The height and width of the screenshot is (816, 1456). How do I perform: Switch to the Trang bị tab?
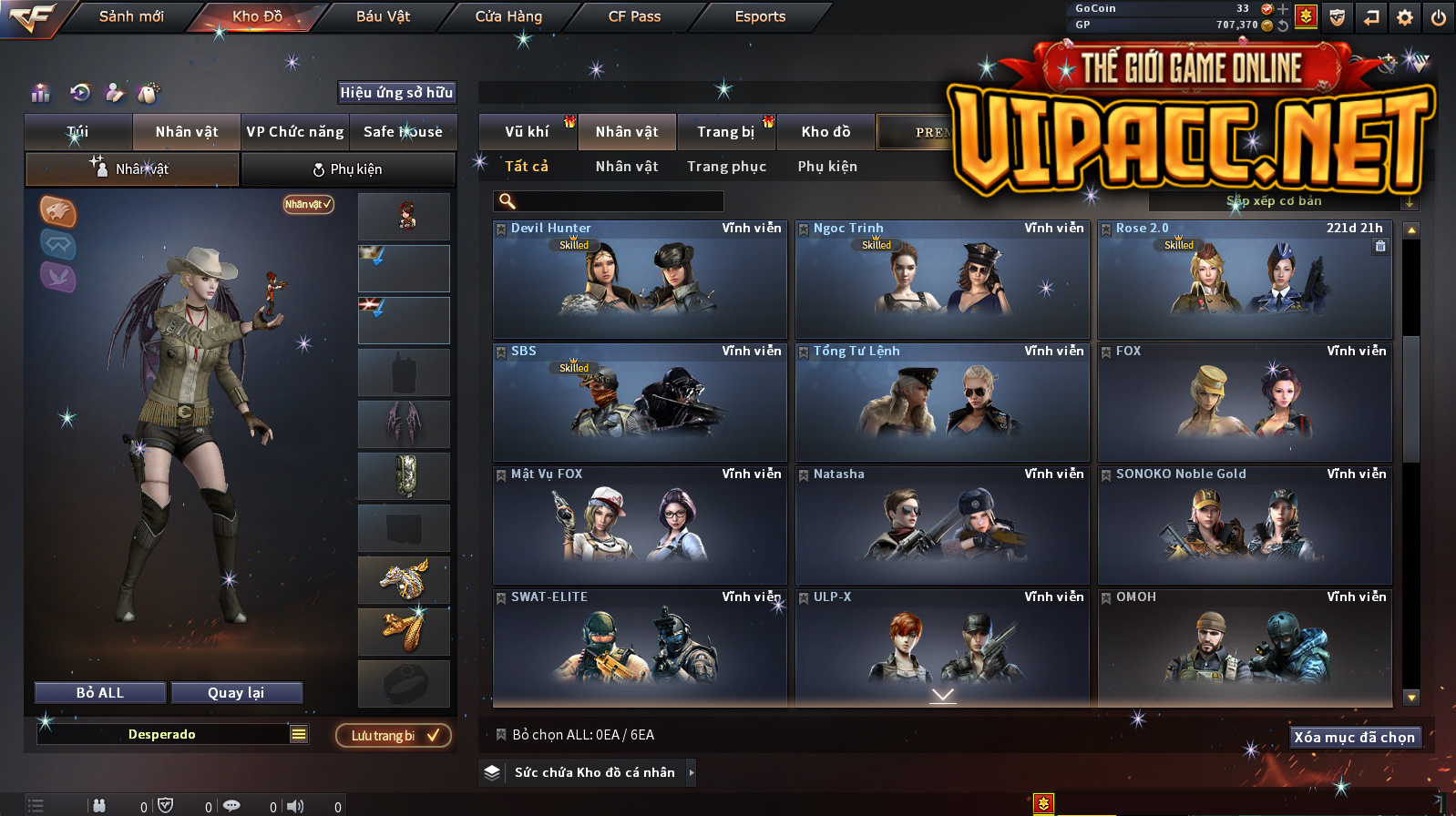(x=725, y=132)
